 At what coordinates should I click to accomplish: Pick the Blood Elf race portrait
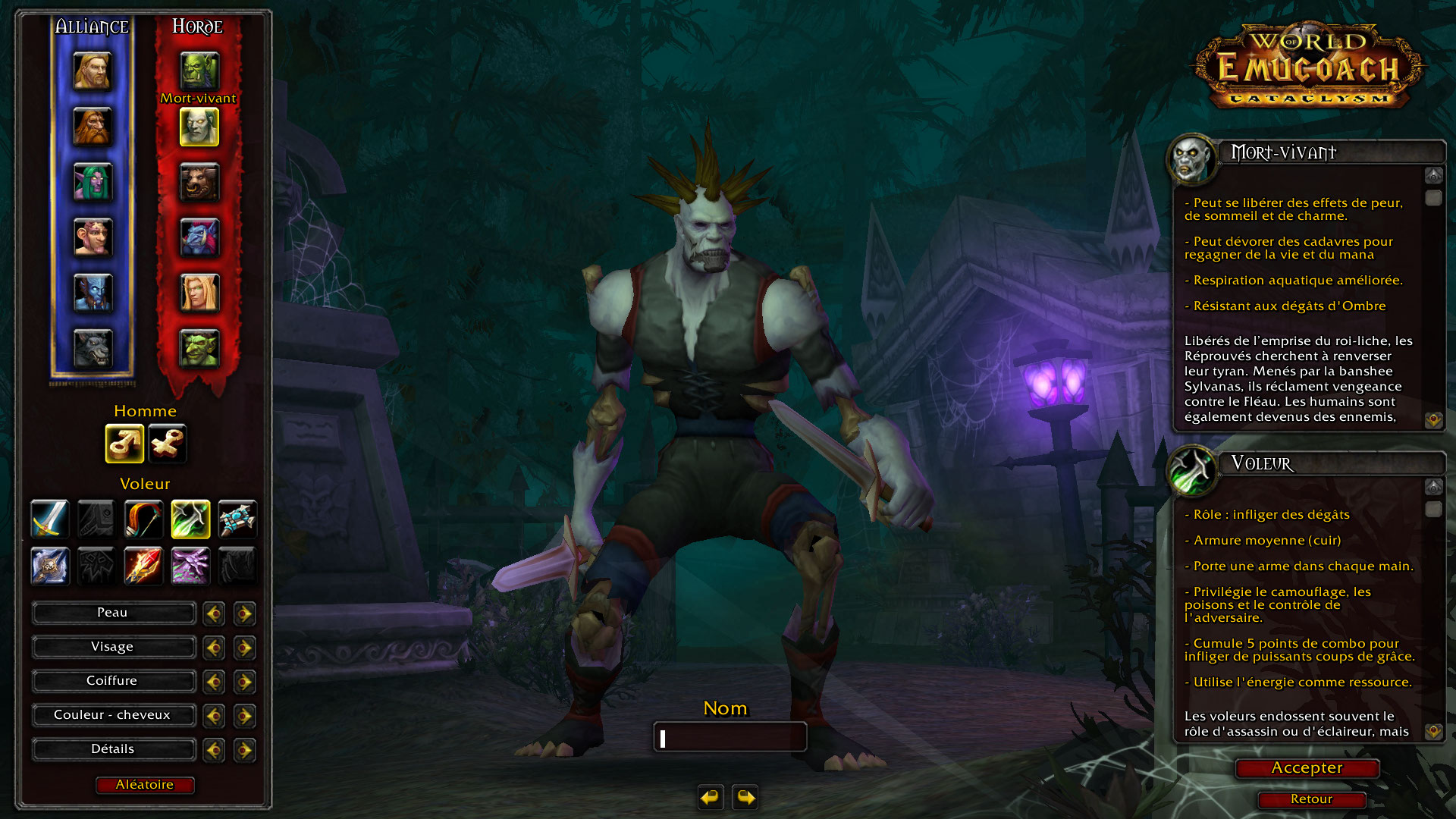coord(199,293)
